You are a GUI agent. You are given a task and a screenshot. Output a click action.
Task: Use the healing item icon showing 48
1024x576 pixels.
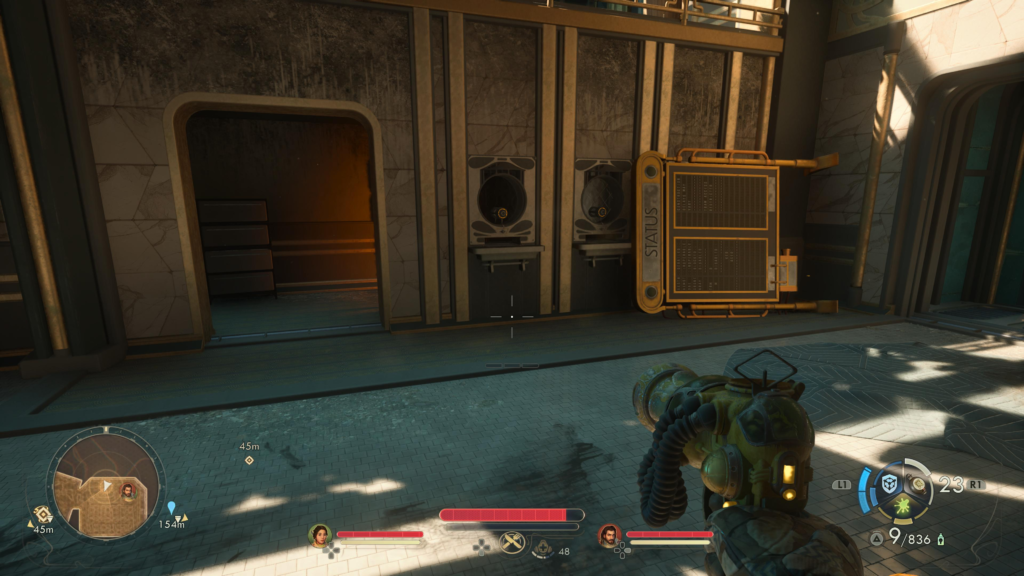coord(542,547)
